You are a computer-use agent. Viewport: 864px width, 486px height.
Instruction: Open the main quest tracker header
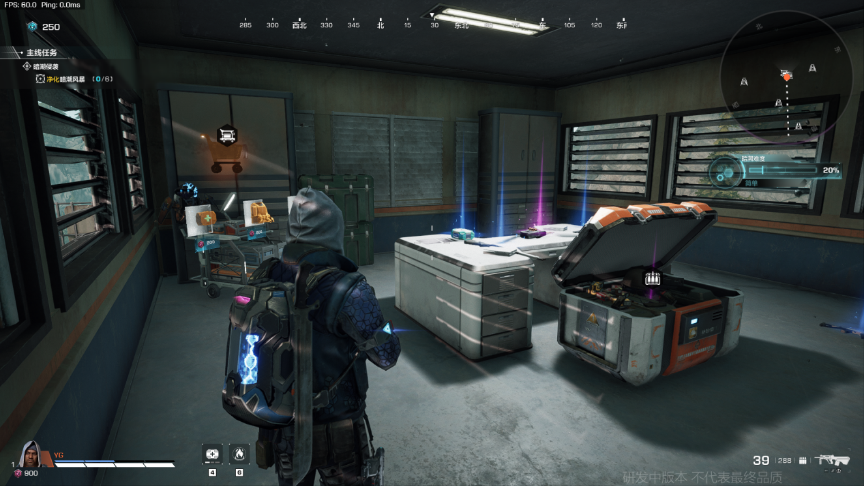(39, 51)
